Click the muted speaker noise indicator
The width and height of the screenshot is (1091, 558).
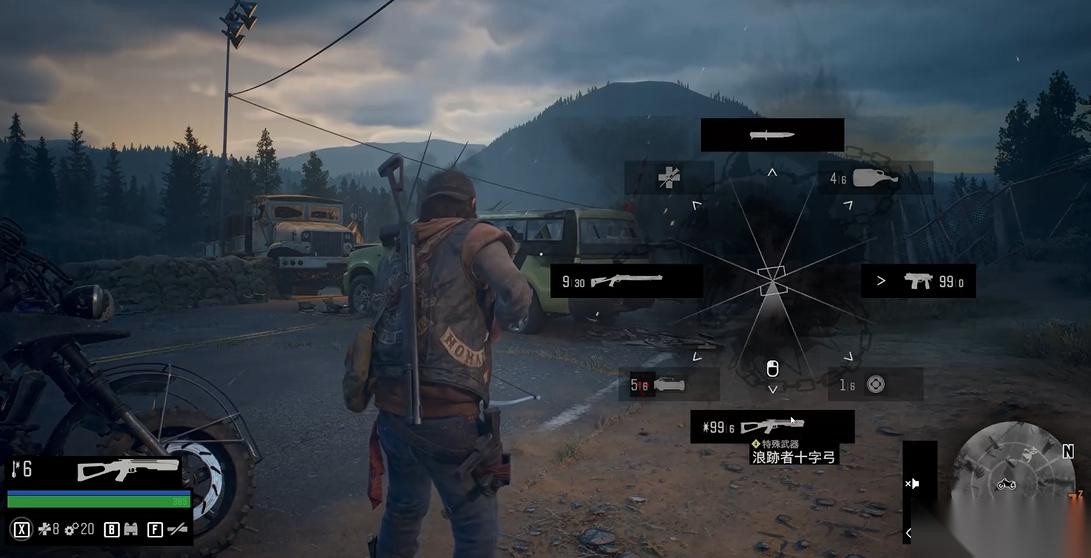[x=913, y=484]
